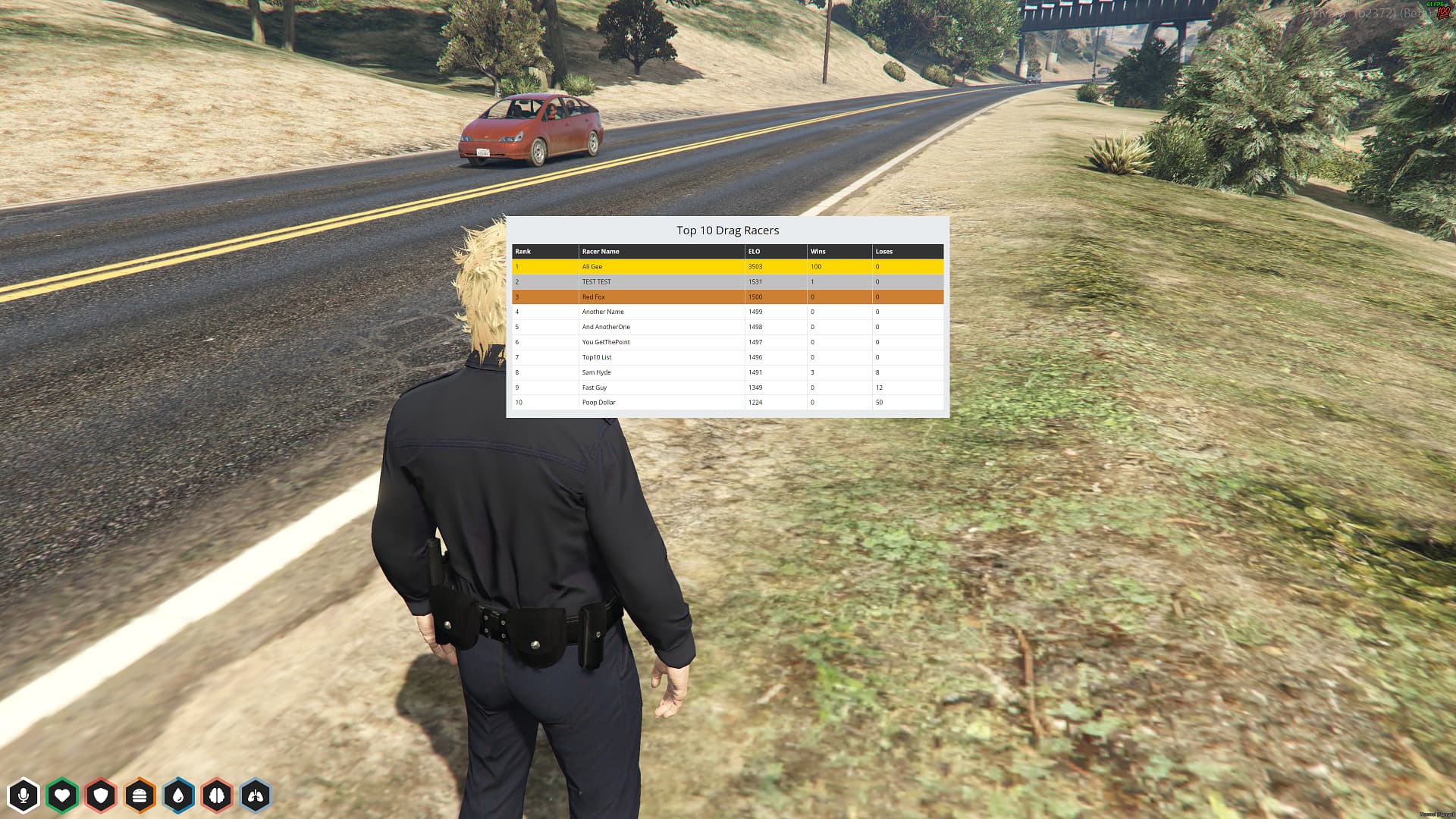Click the hunger burger icon
This screenshot has height=819, width=1456.
click(x=140, y=795)
